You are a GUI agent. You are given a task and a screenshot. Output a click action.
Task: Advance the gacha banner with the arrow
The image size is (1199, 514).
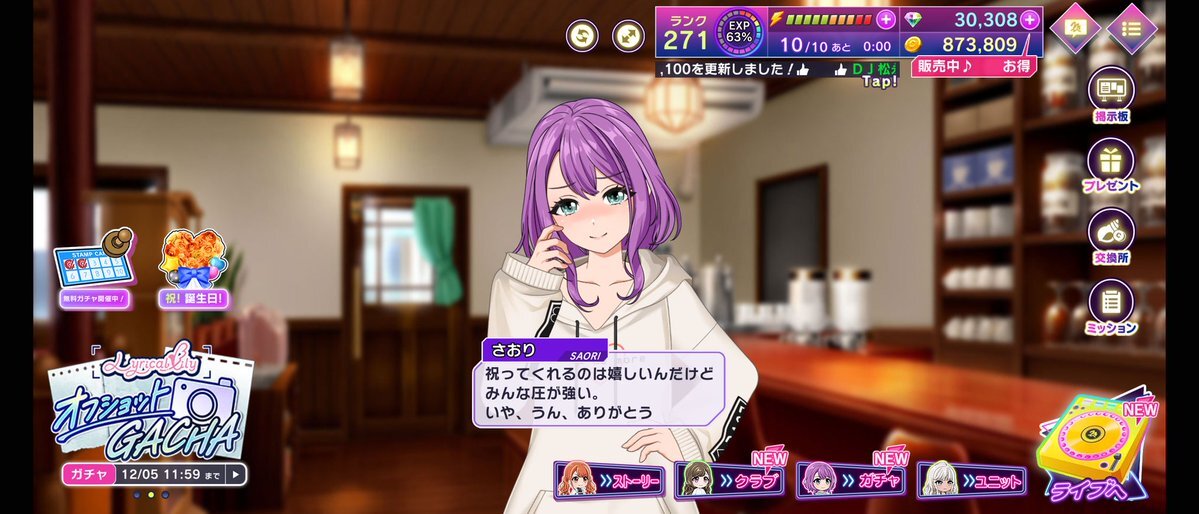point(236,474)
